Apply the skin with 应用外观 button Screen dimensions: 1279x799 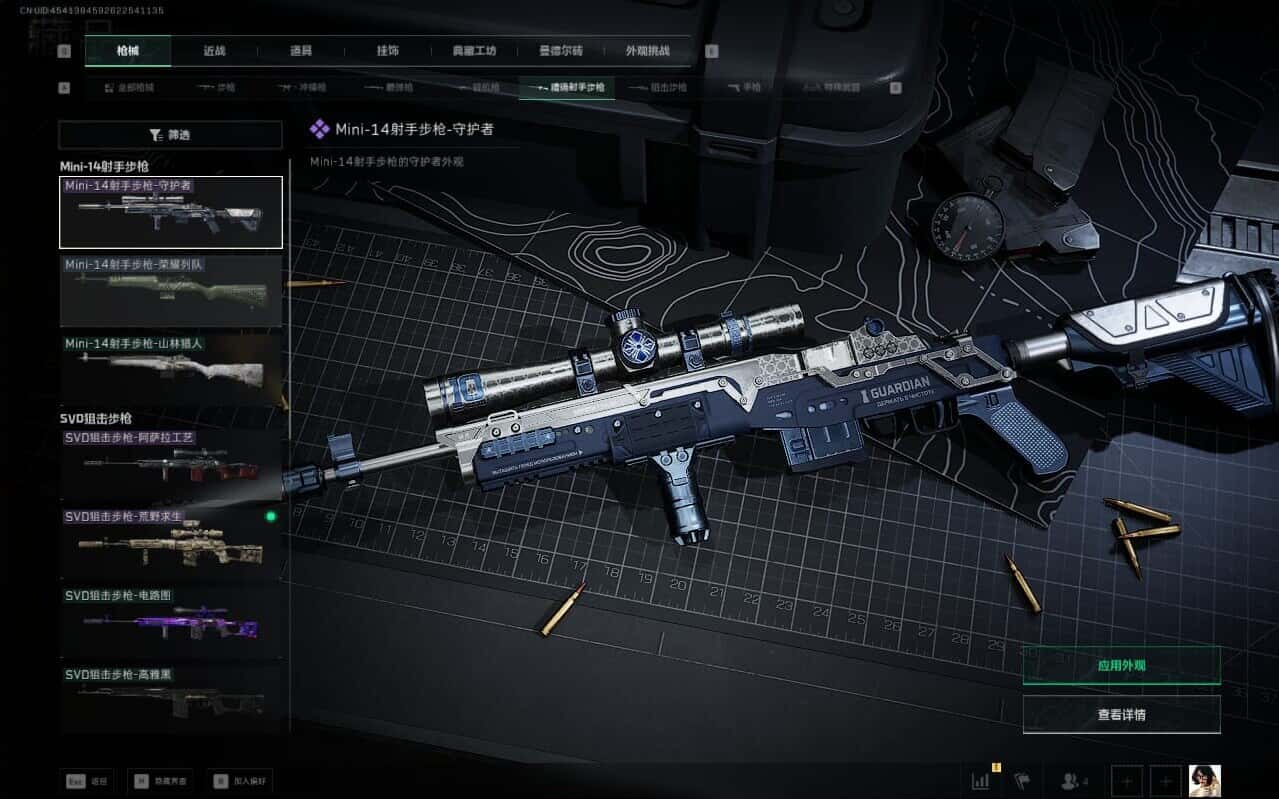coord(1121,665)
